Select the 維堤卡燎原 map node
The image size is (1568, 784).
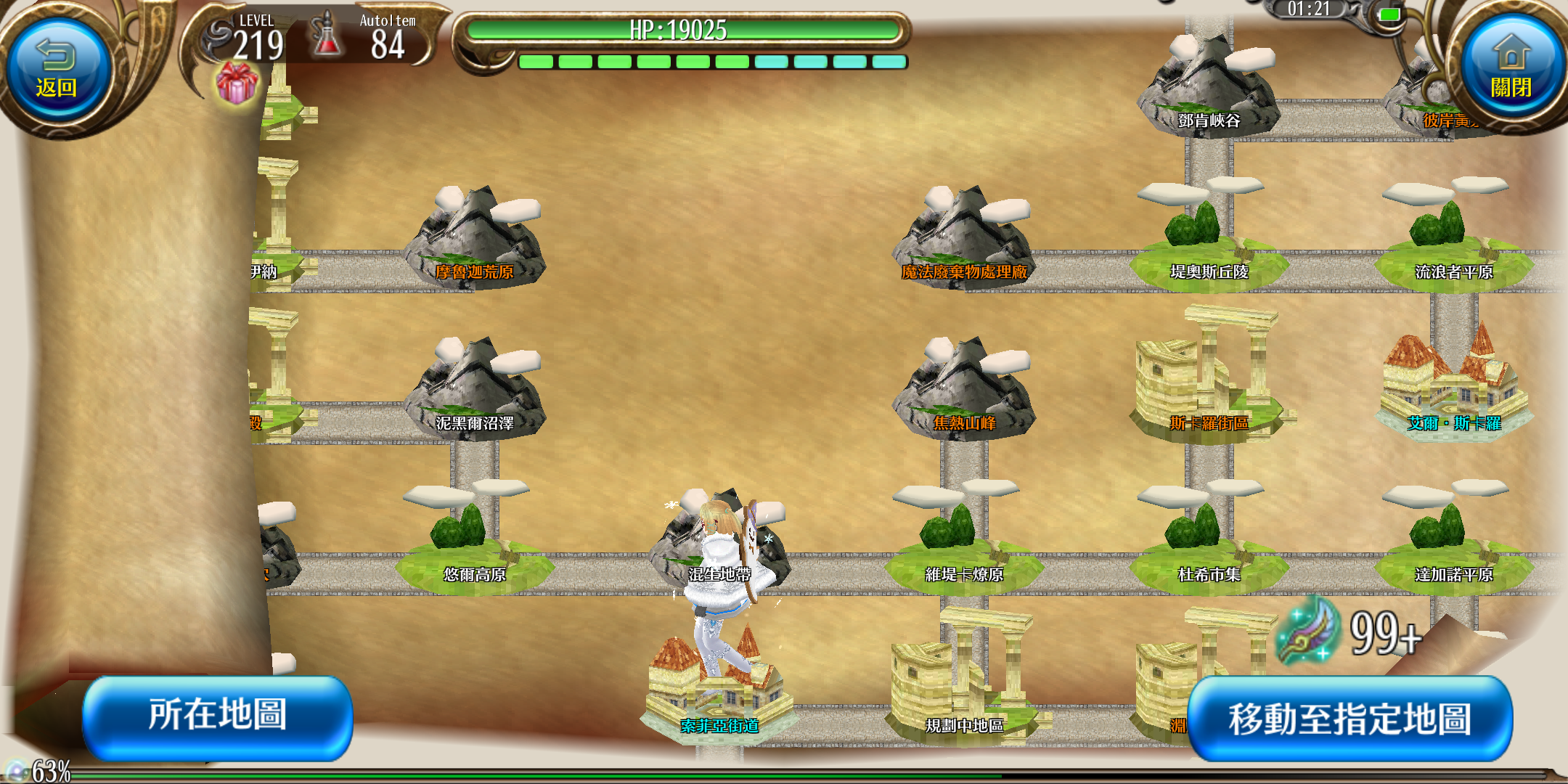(964, 544)
